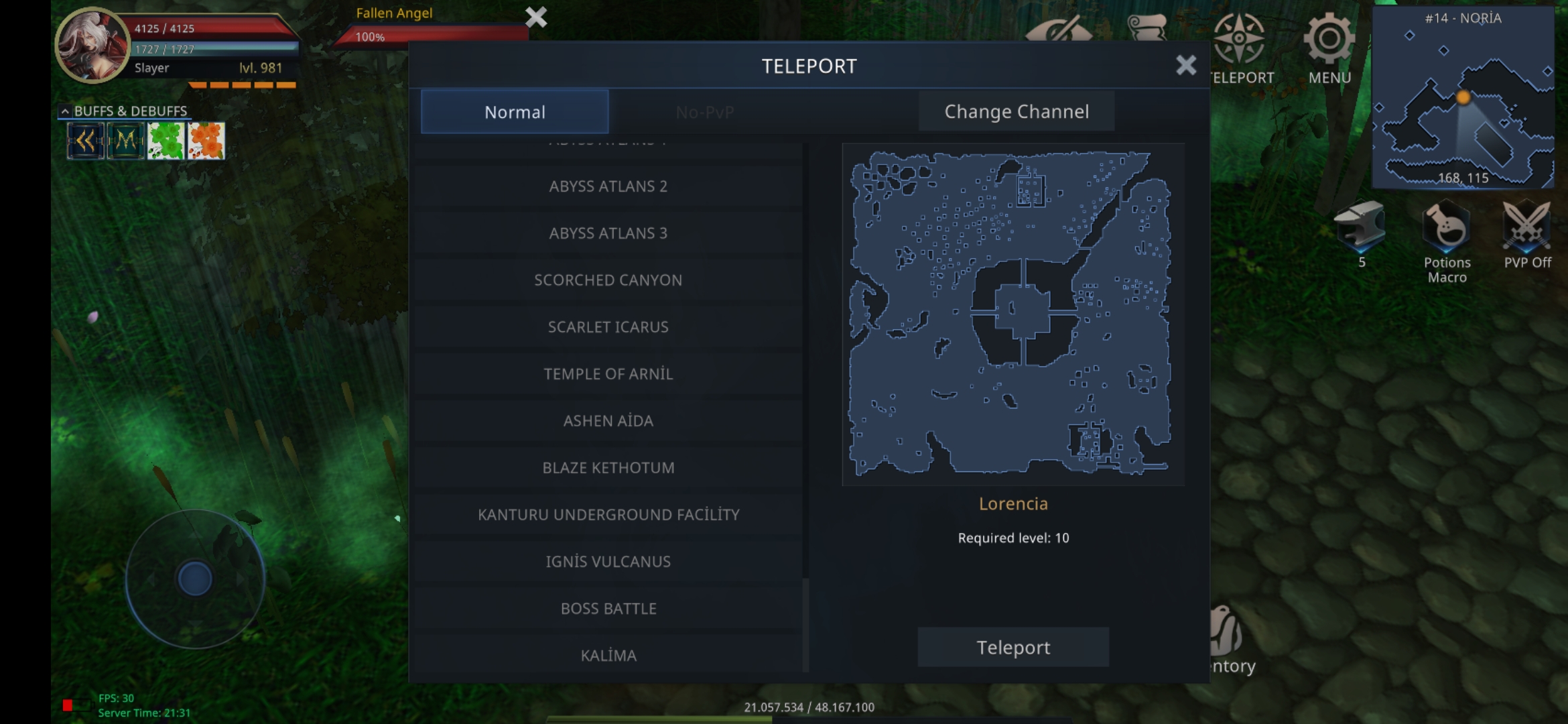Choose Boss Battle entry
The image size is (1568, 724).
click(x=608, y=609)
